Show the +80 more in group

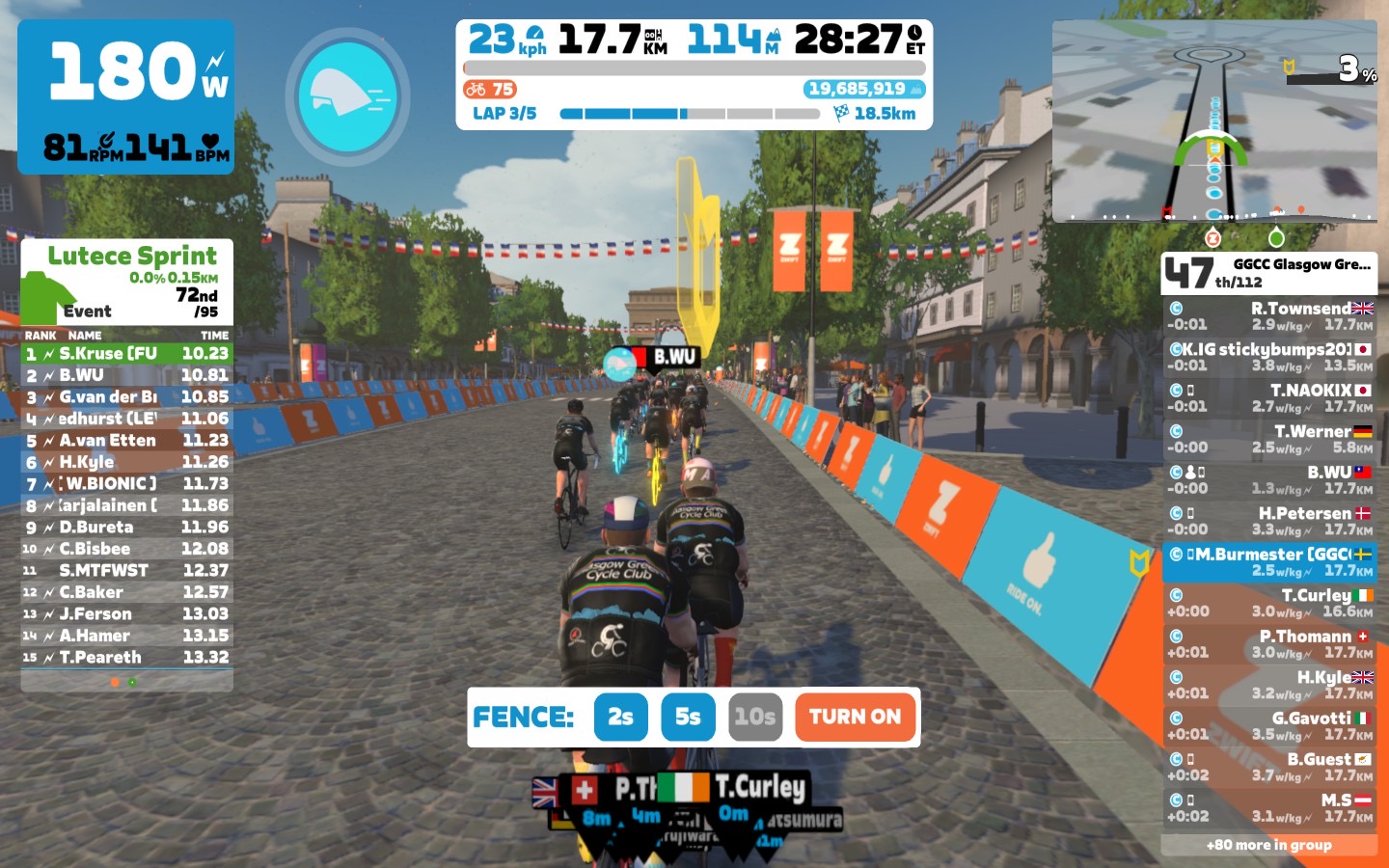pyautogui.click(x=1268, y=845)
